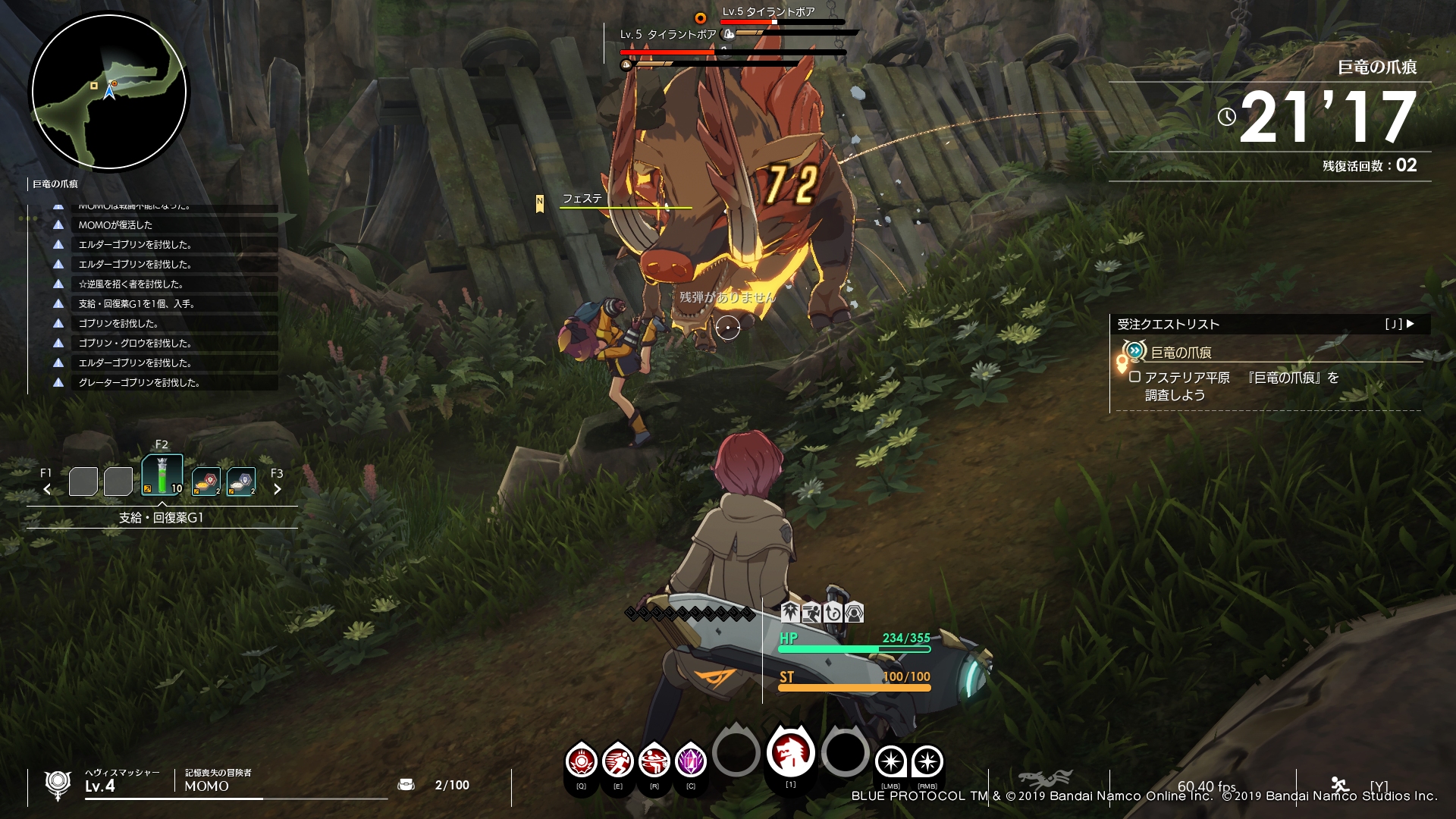
Task: Click the running figure icon
Action: tap(1339, 784)
